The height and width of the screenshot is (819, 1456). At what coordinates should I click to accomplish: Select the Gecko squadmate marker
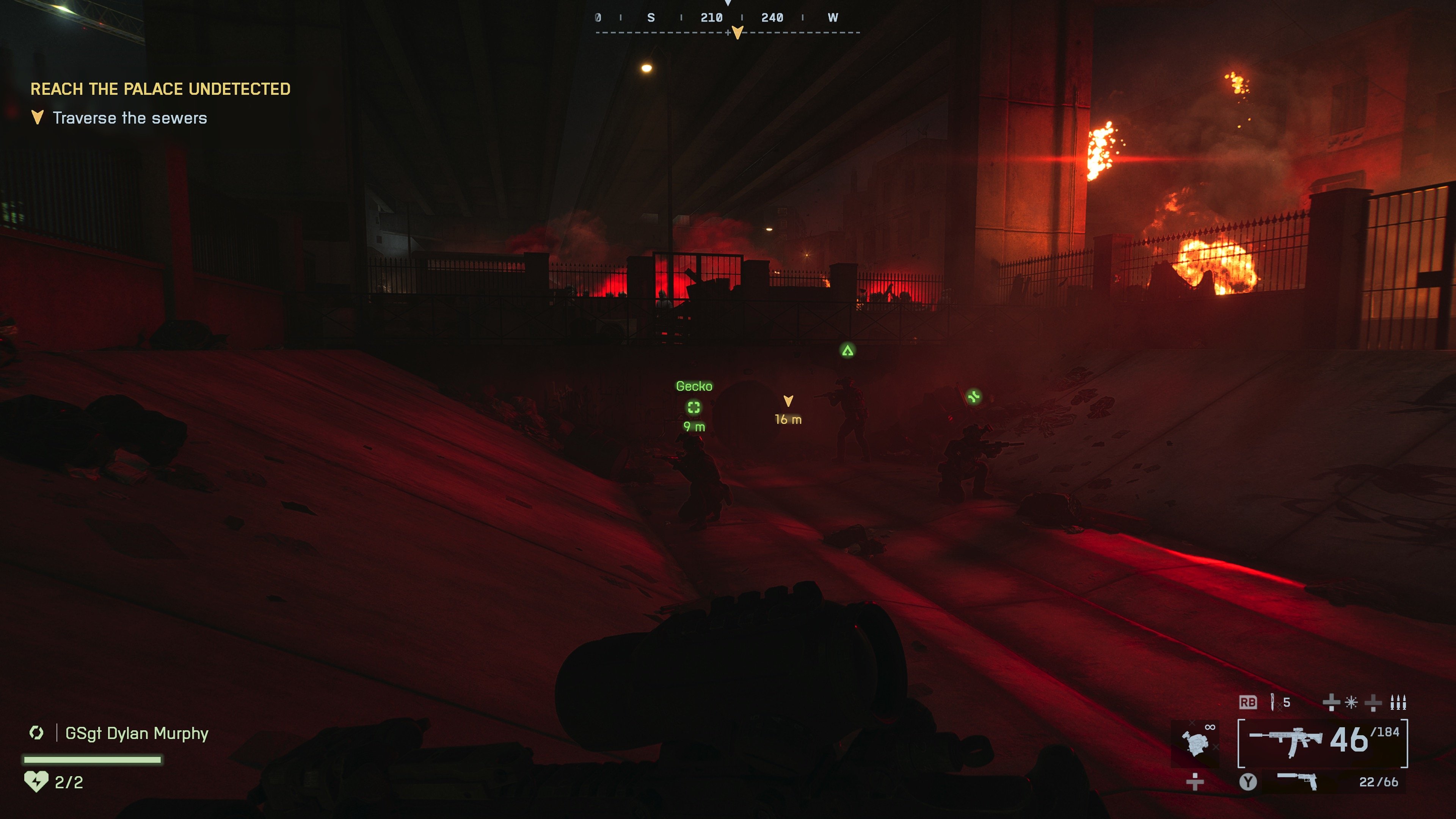point(693,407)
